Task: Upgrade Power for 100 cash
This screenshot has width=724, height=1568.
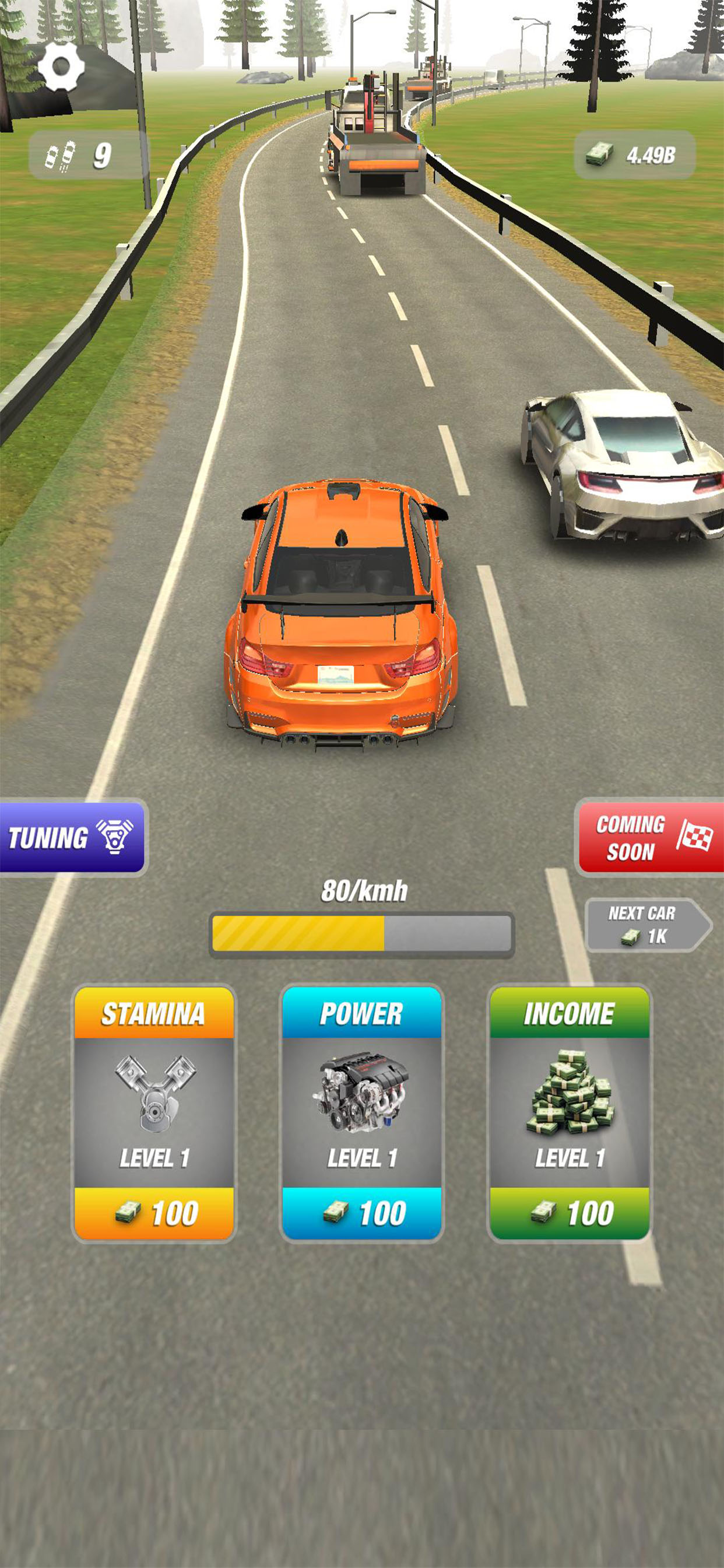Action: pyautogui.click(x=362, y=1213)
